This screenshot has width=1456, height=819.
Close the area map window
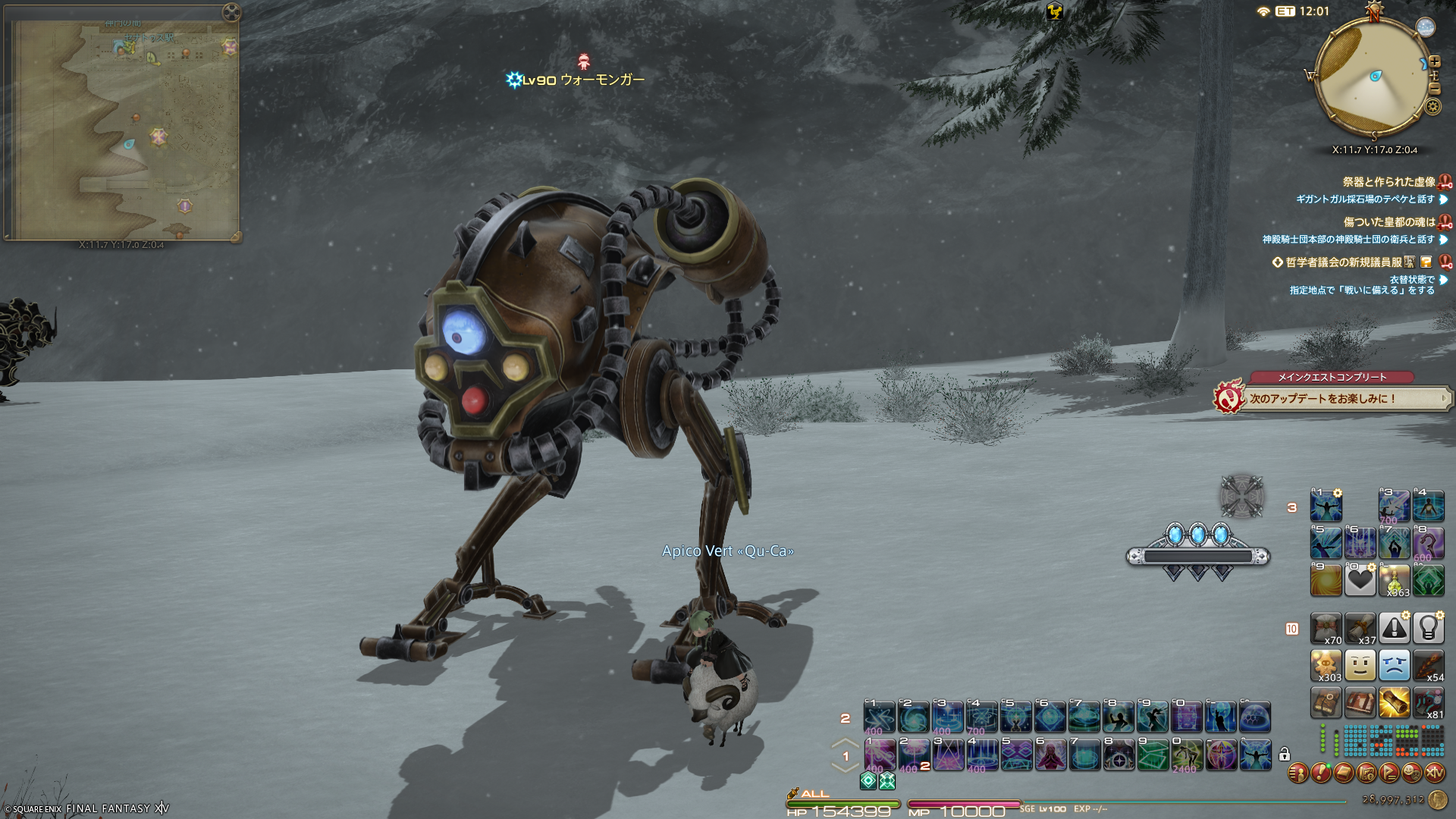[x=231, y=12]
